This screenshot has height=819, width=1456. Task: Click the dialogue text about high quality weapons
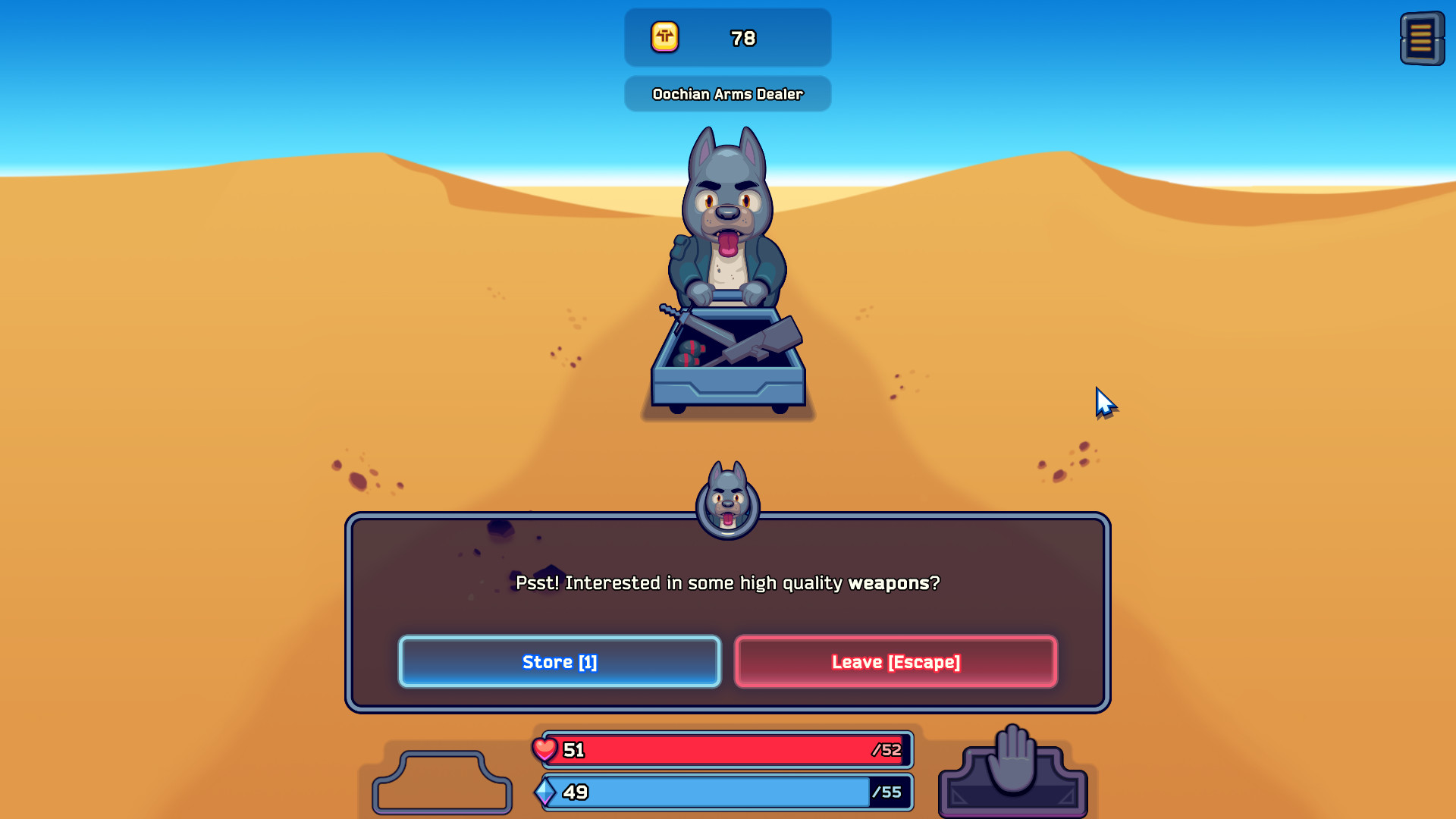click(727, 583)
